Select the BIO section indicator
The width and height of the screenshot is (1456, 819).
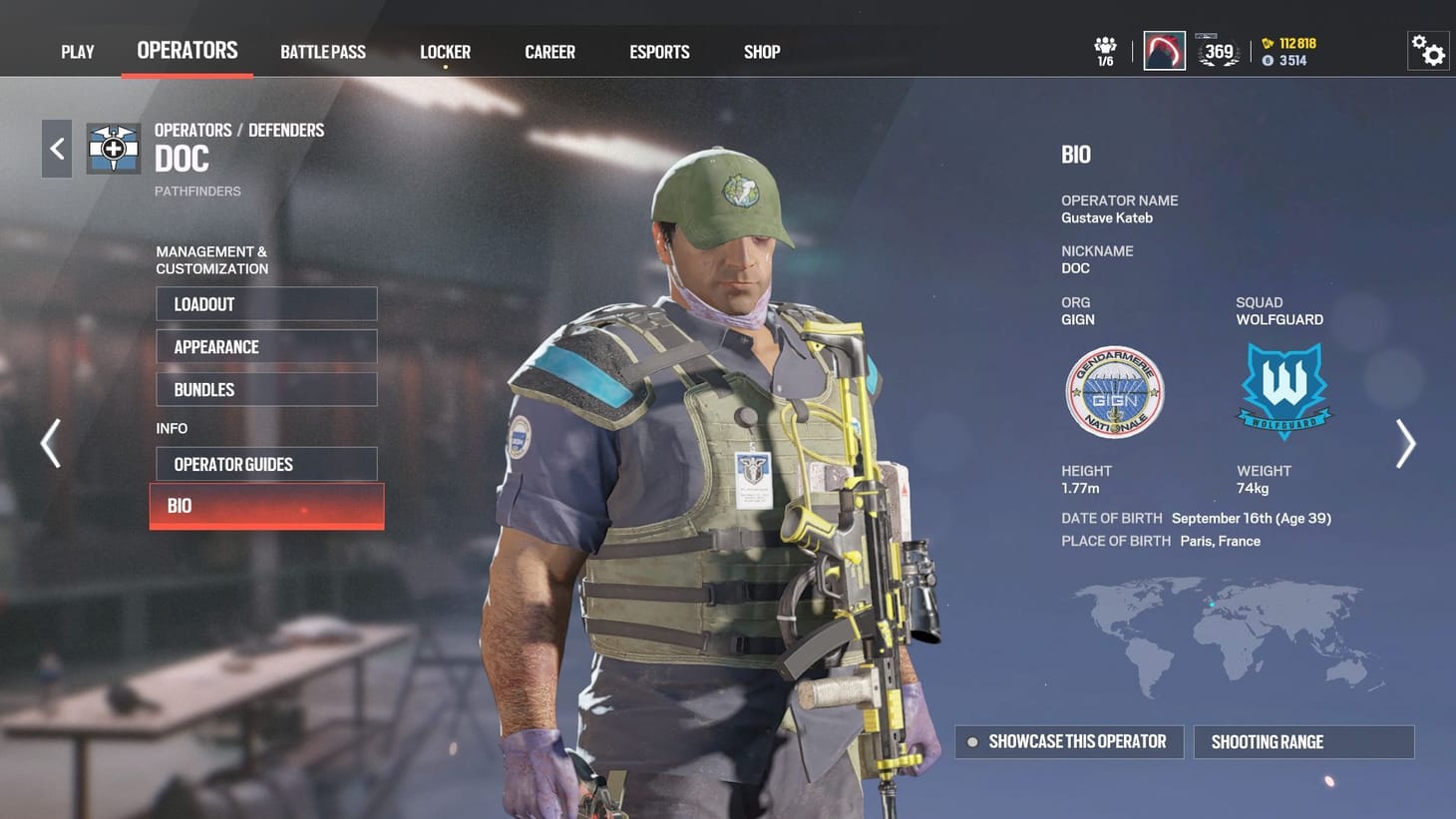(266, 506)
